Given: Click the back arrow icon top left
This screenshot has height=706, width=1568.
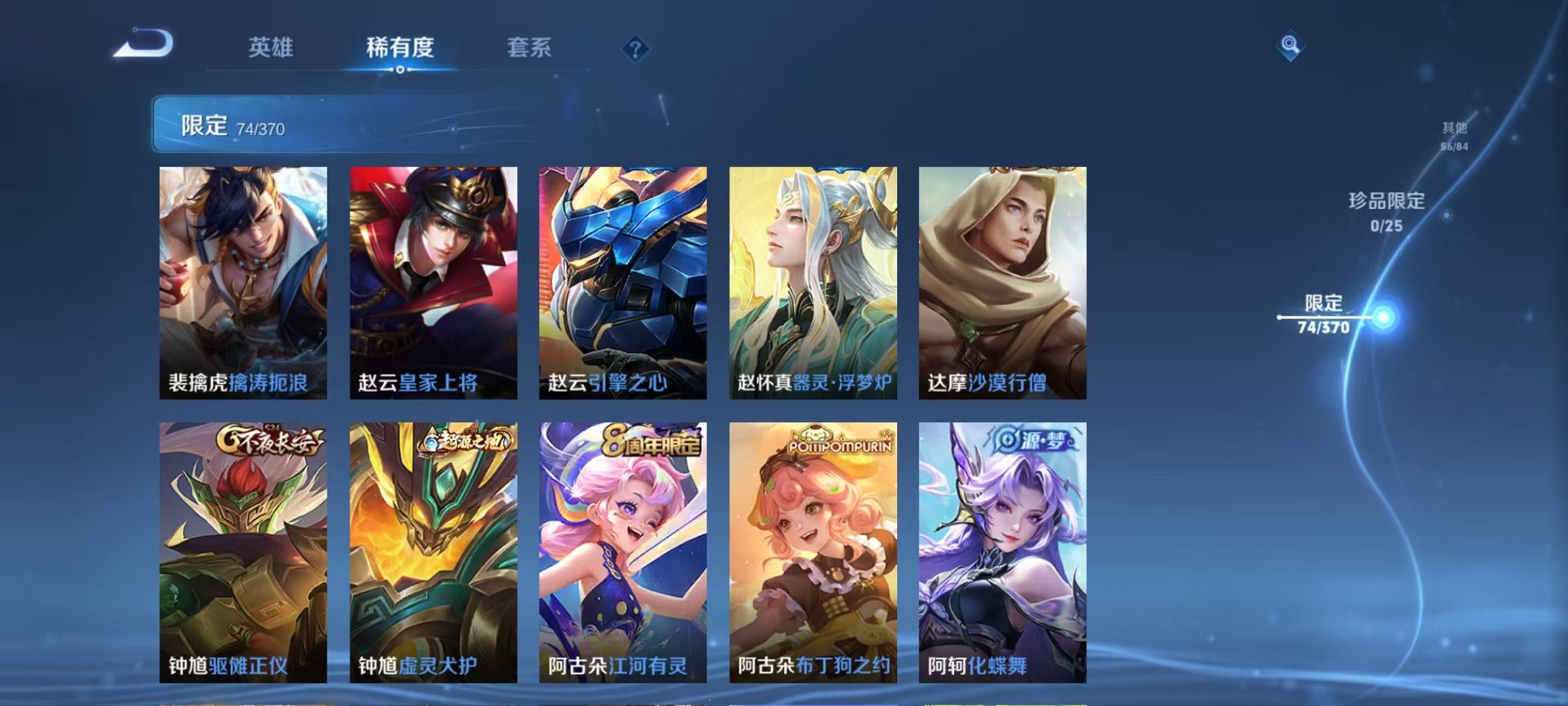Looking at the screenshot, I should tap(142, 45).
